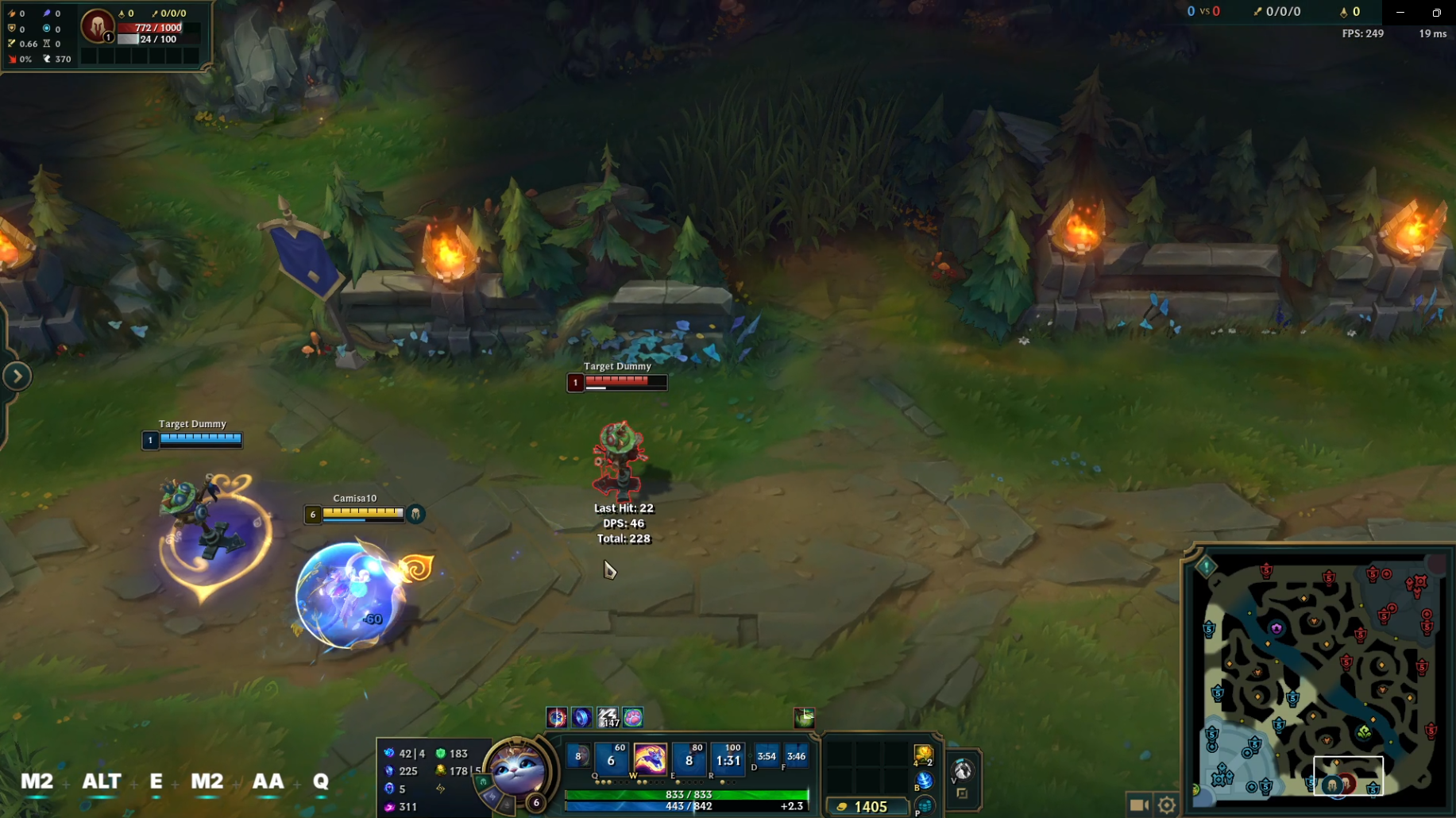The height and width of the screenshot is (818, 1456).
Task: Click the ward placement icon above the item slots
Action: coord(803,717)
